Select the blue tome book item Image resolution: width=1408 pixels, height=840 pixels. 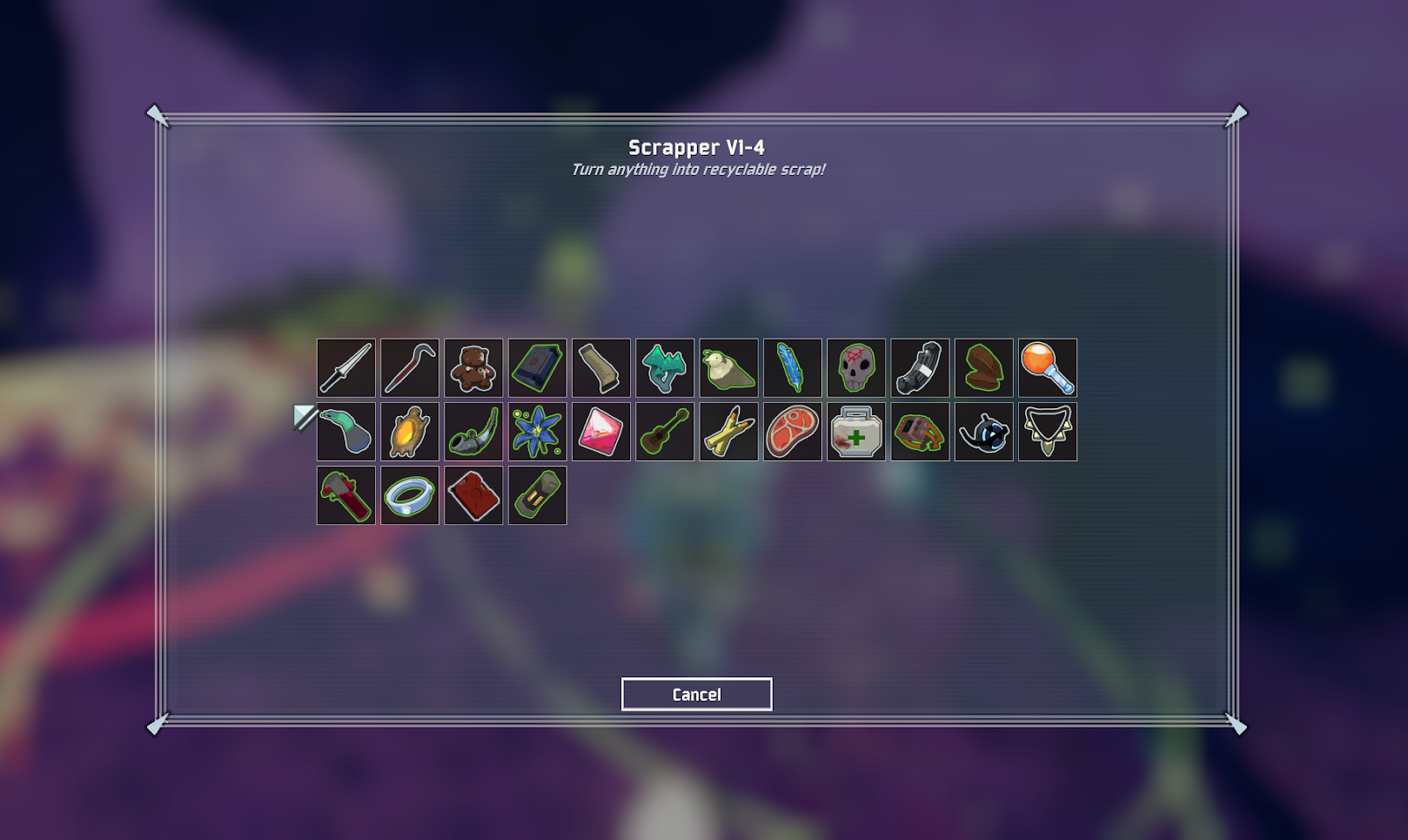tap(538, 368)
